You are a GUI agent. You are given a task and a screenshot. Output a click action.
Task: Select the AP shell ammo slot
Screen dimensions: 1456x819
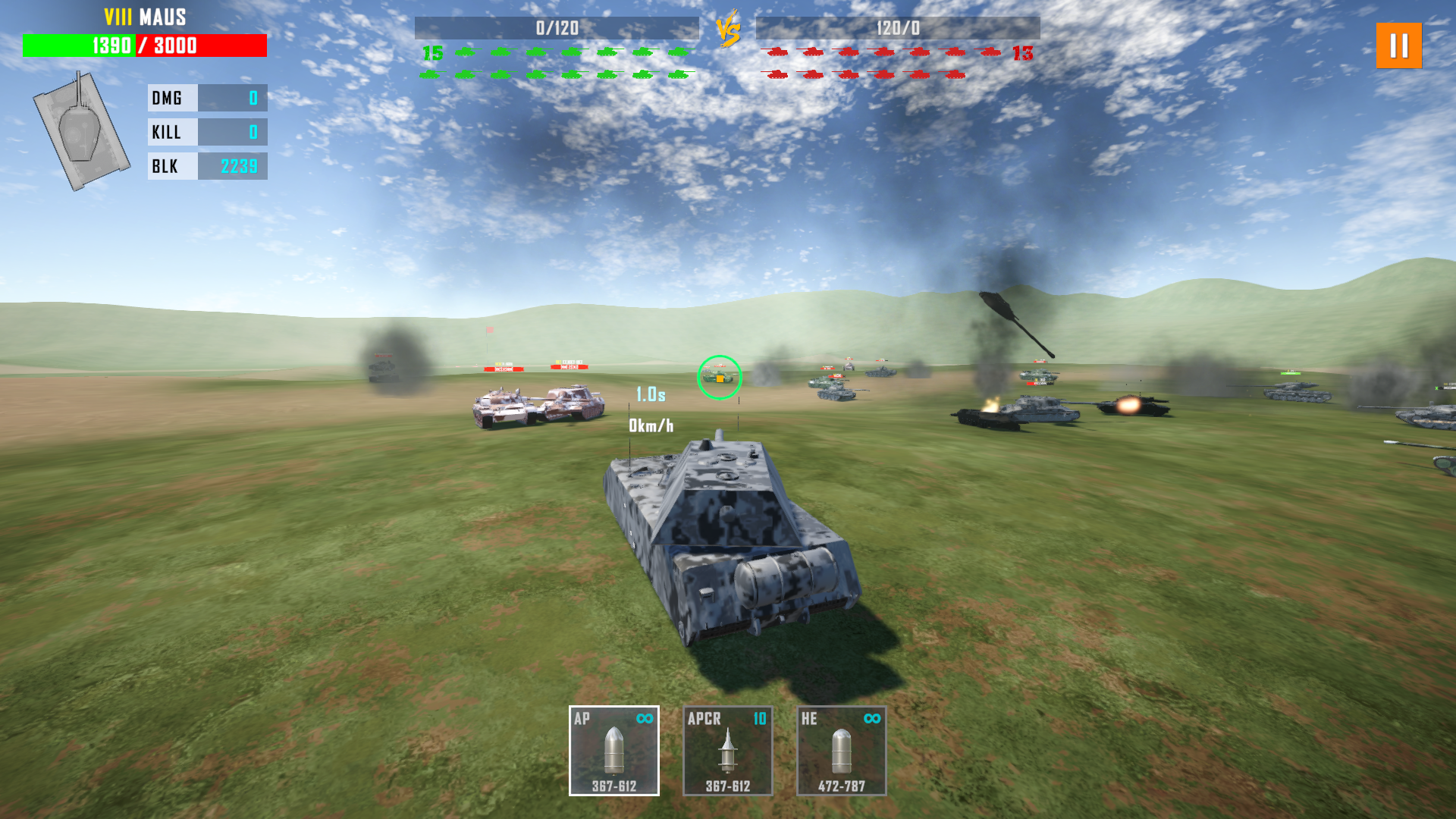pyautogui.click(x=613, y=750)
